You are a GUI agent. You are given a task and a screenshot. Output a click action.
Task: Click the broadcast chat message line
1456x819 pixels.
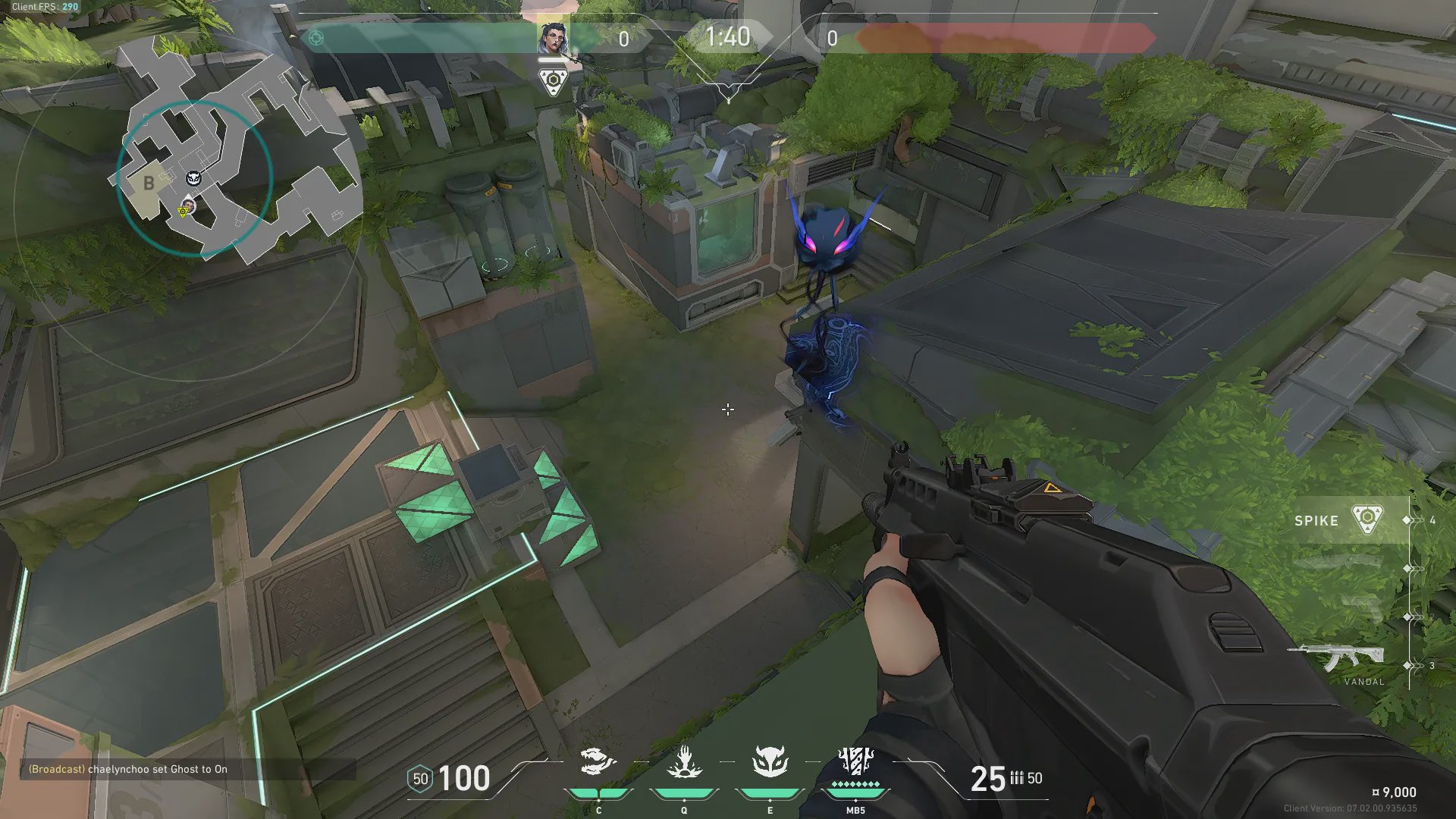(128, 769)
